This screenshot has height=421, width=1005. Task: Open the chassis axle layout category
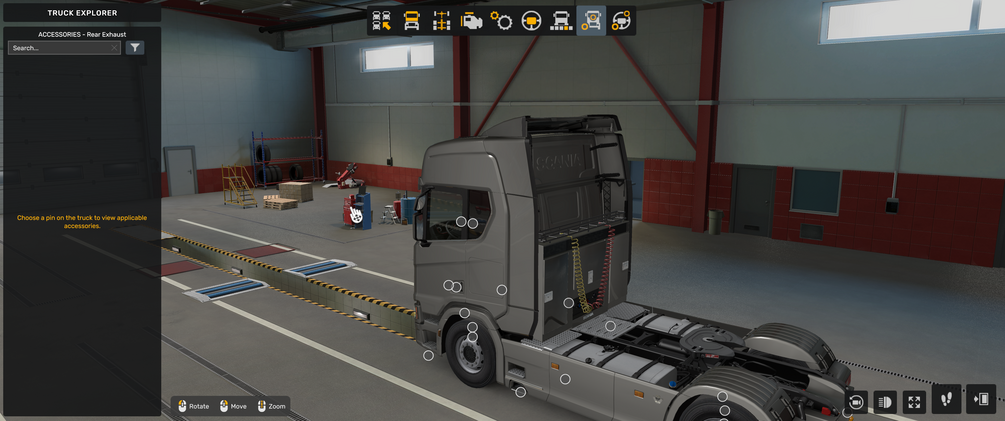point(441,21)
